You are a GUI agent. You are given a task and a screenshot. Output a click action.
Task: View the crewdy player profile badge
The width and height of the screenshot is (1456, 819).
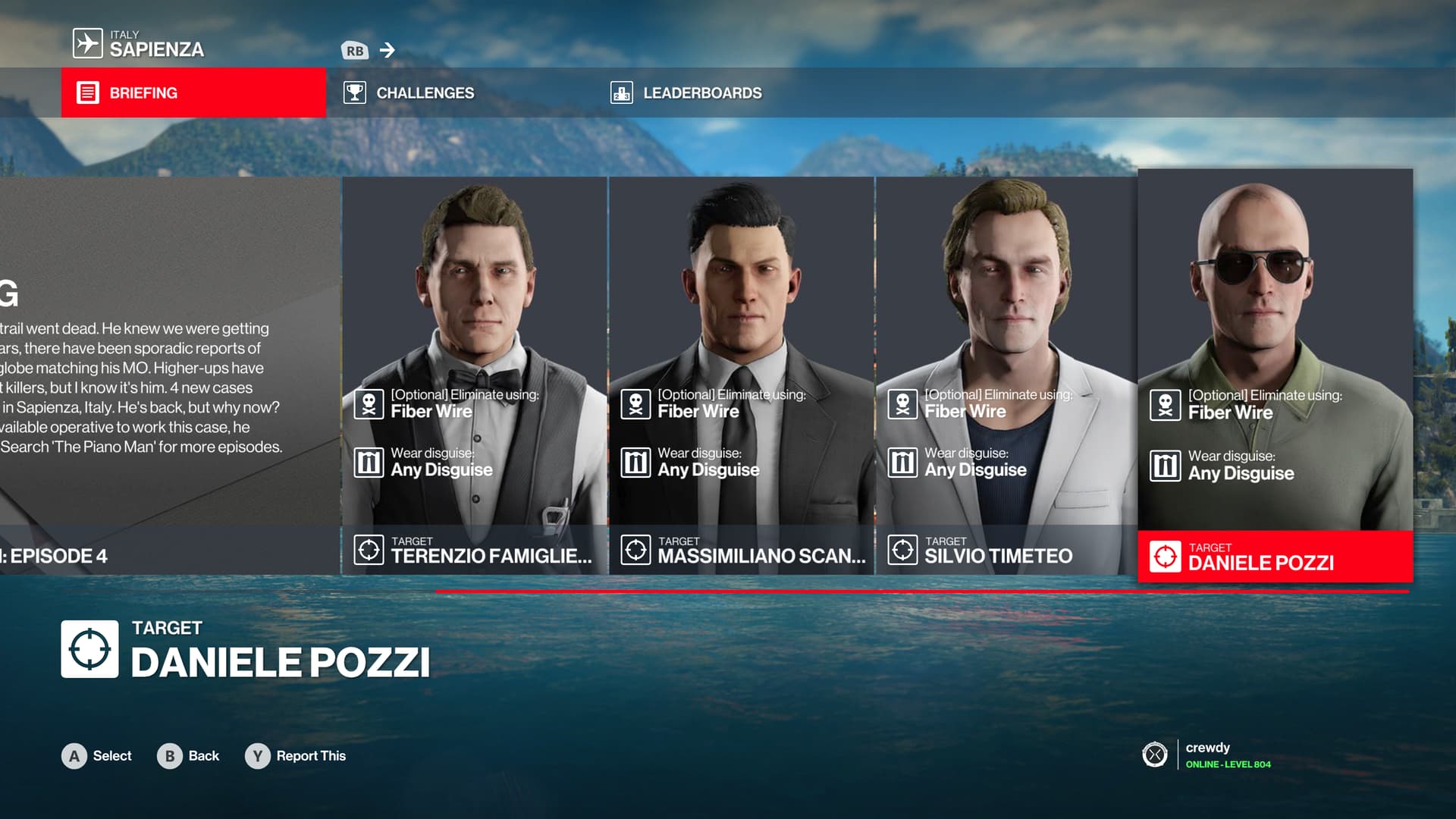(1208, 755)
